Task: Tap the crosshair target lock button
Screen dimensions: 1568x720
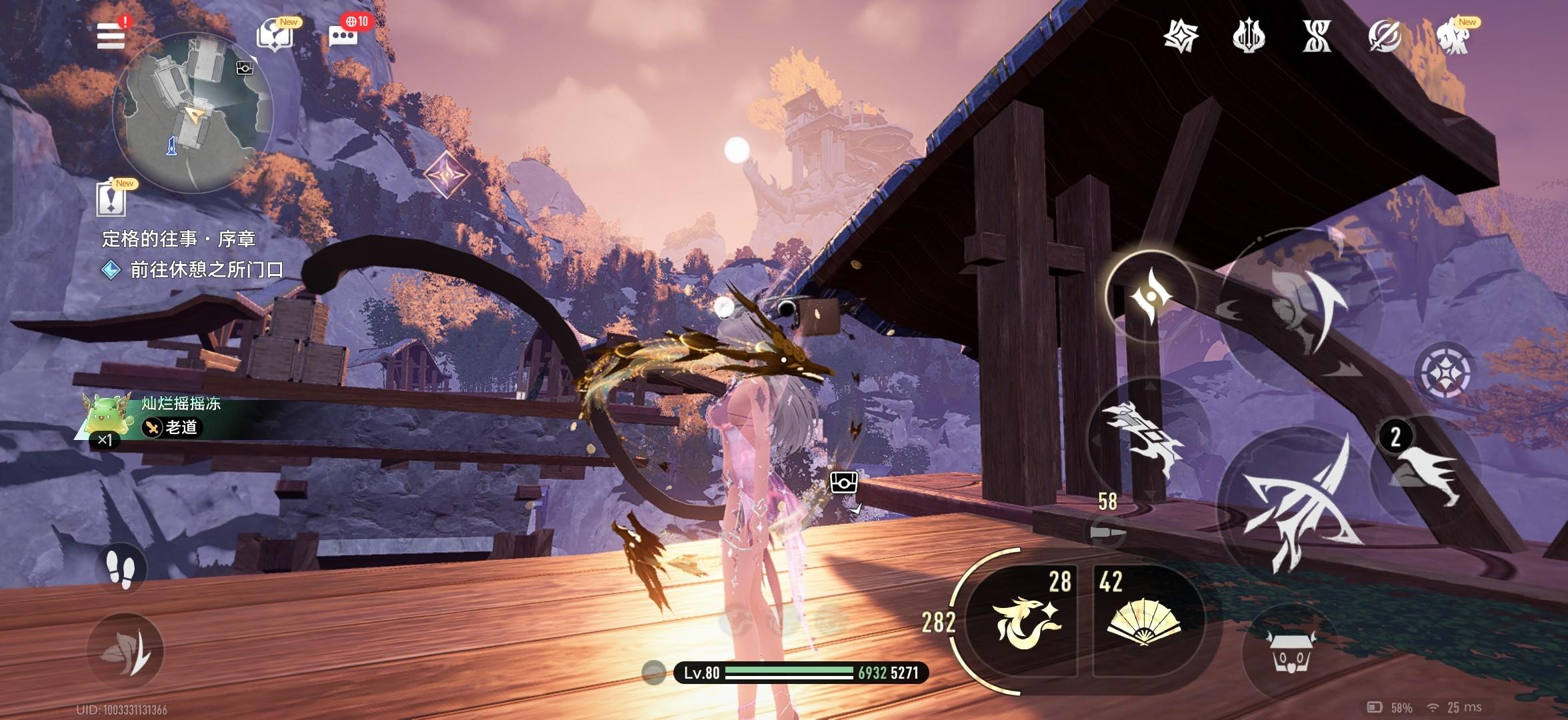Action: (1444, 372)
